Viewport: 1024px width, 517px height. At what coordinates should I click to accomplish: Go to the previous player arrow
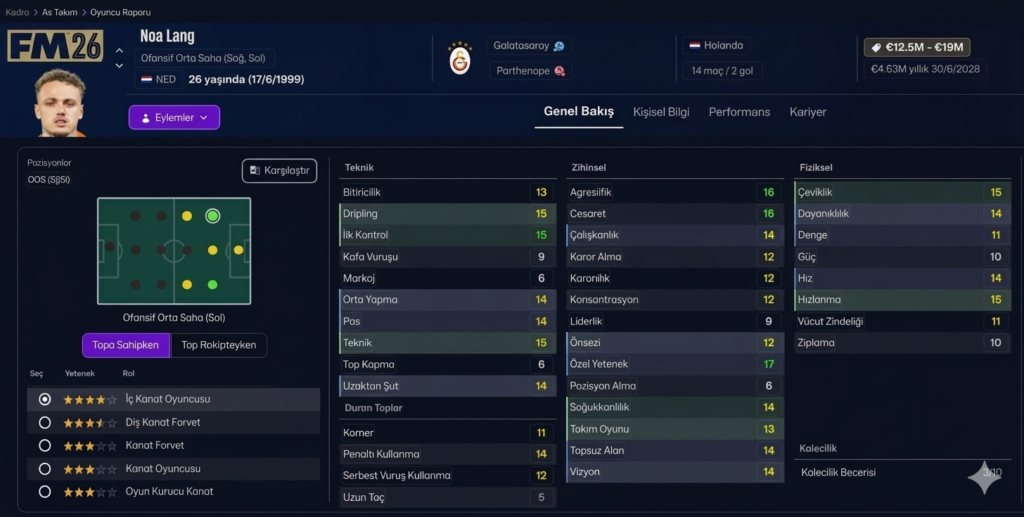[120, 50]
